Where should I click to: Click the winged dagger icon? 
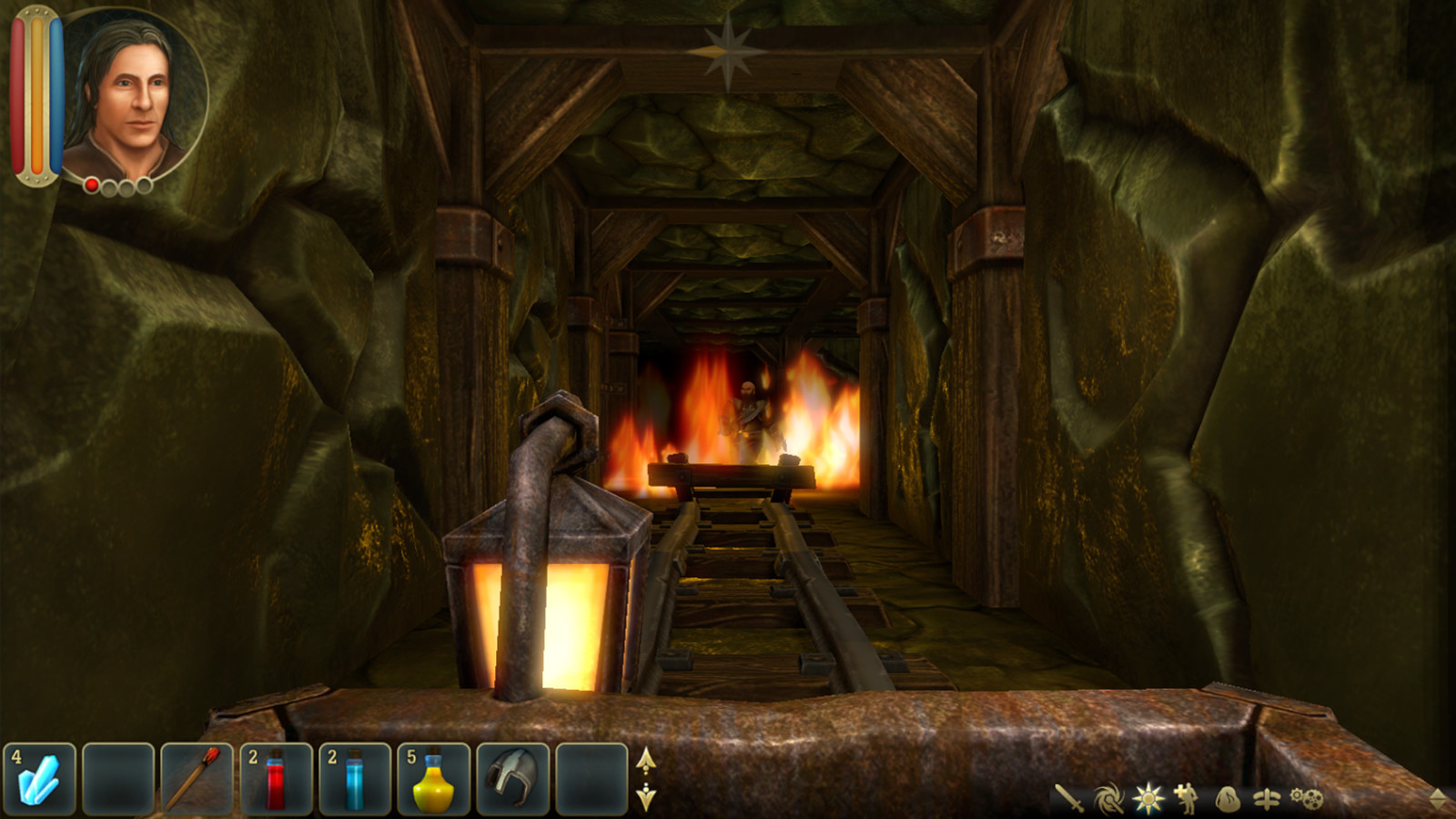[1267, 797]
